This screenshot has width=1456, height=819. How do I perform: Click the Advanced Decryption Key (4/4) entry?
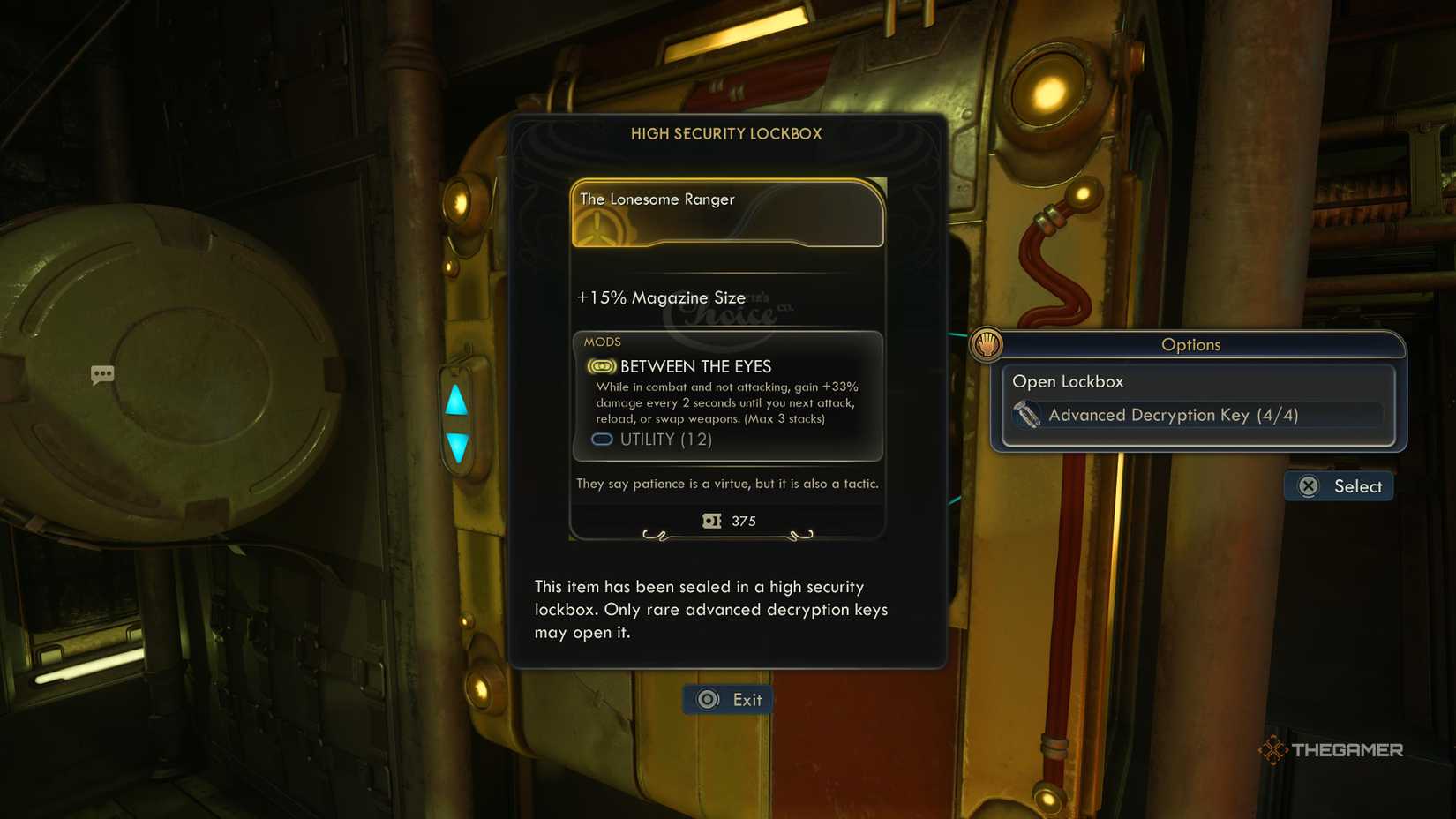pos(1173,415)
